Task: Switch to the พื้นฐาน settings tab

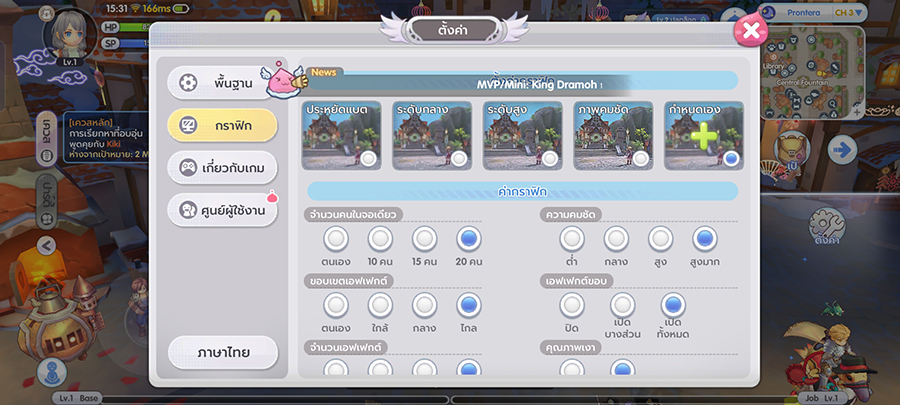Action: click(x=221, y=82)
